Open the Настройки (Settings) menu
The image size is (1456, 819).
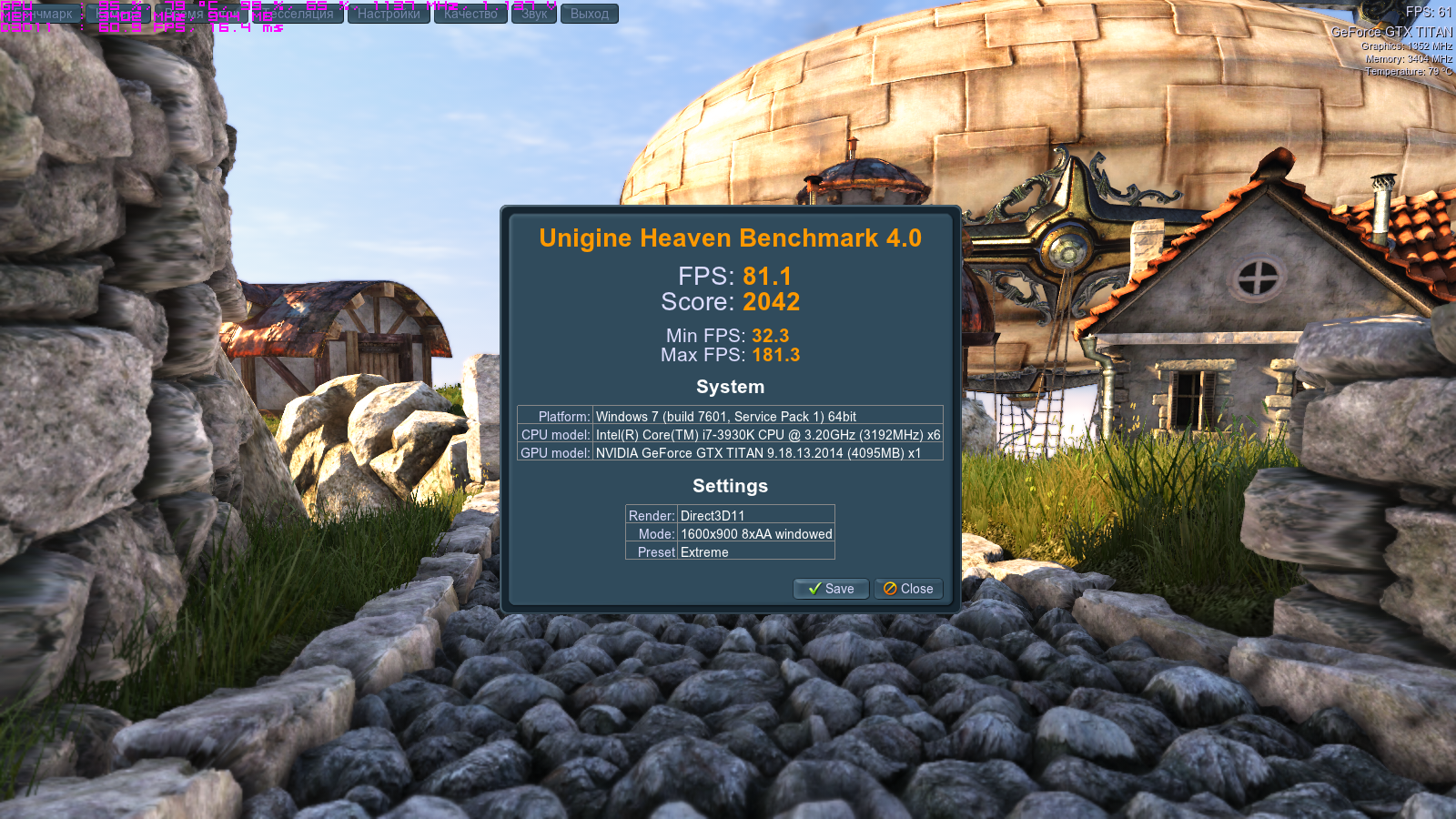click(x=389, y=14)
